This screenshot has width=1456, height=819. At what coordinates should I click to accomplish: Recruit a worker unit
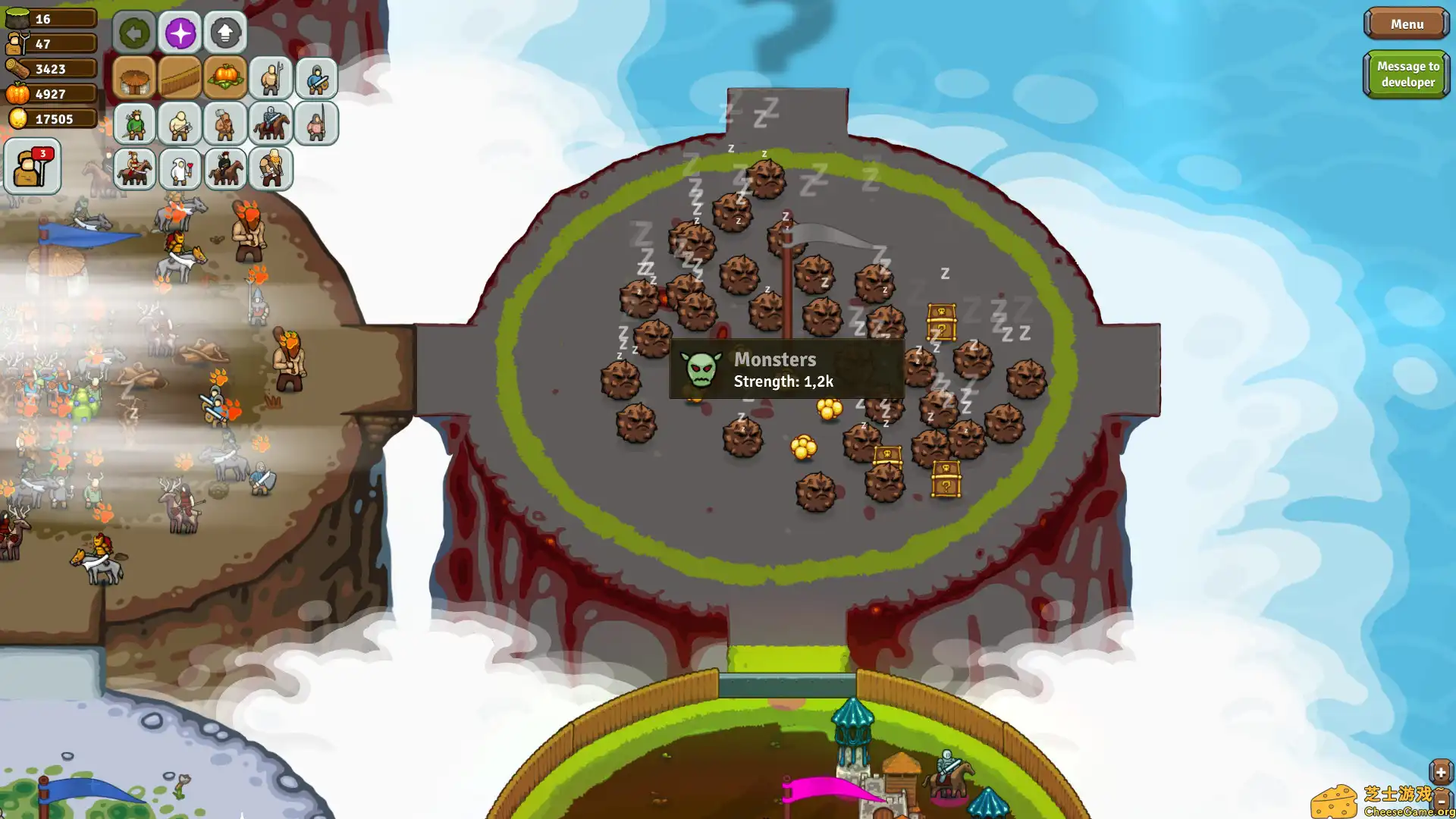(x=271, y=77)
